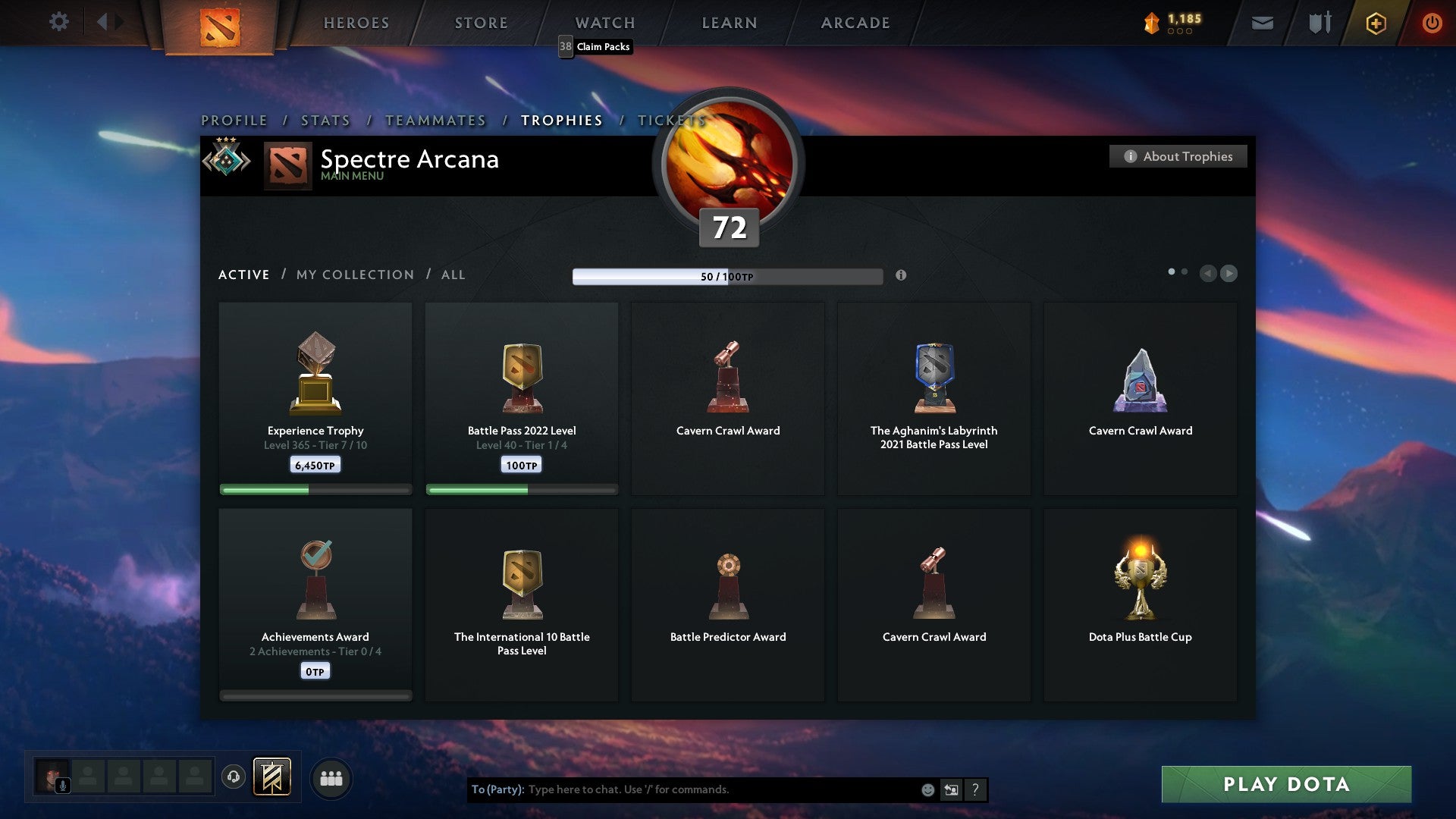Screen dimensions: 1456x819
Task: Click the trophy progress info icon
Action: pyautogui.click(x=902, y=276)
